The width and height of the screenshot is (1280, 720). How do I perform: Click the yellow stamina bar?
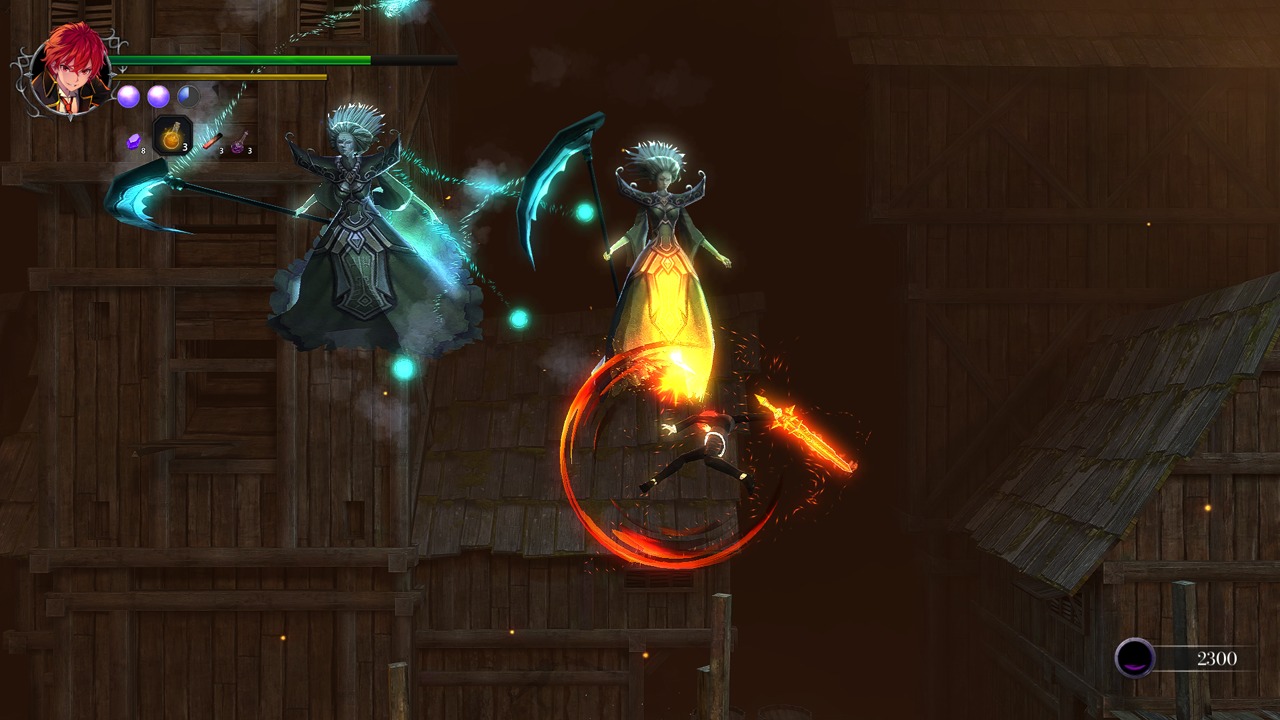220,76
